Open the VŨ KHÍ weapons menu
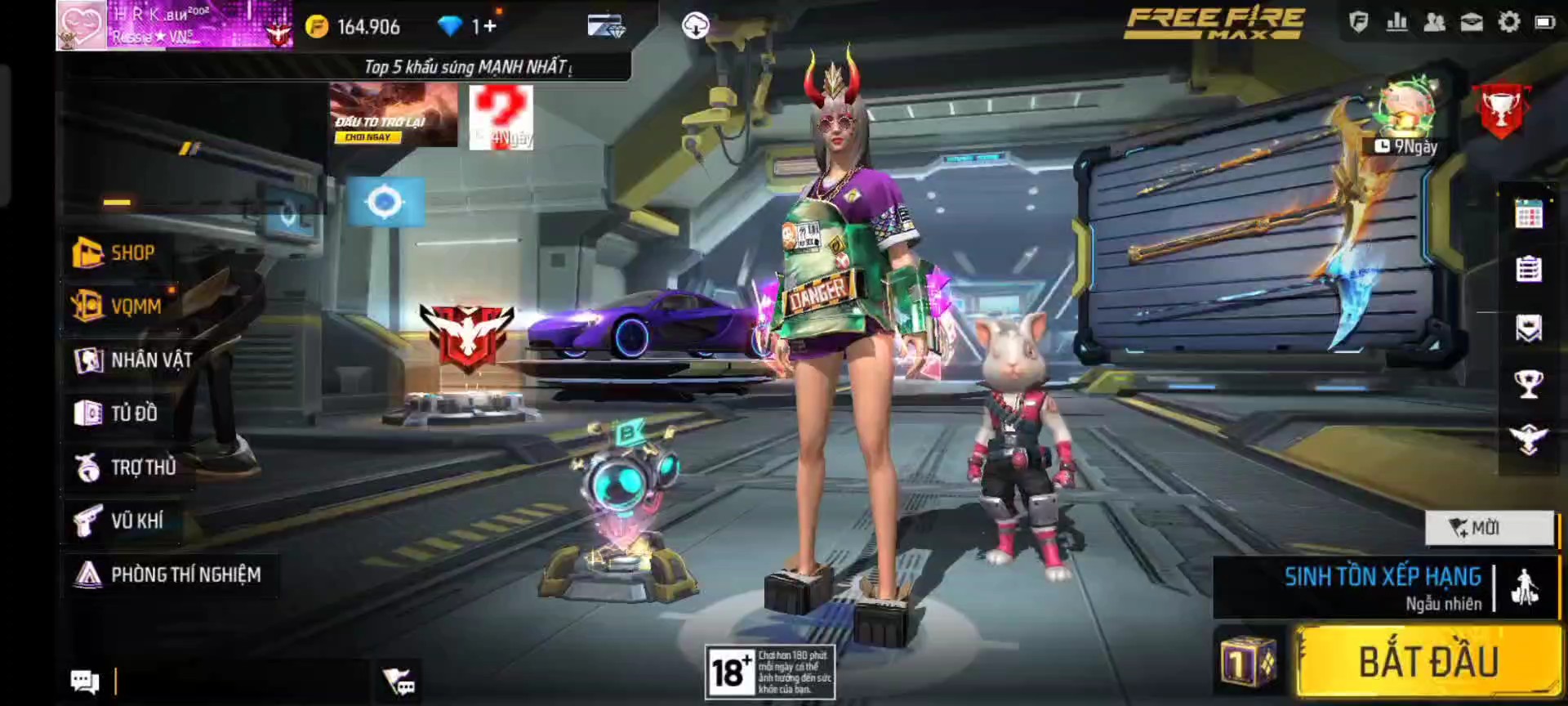This screenshot has width=1568, height=706. coord(119,521)
